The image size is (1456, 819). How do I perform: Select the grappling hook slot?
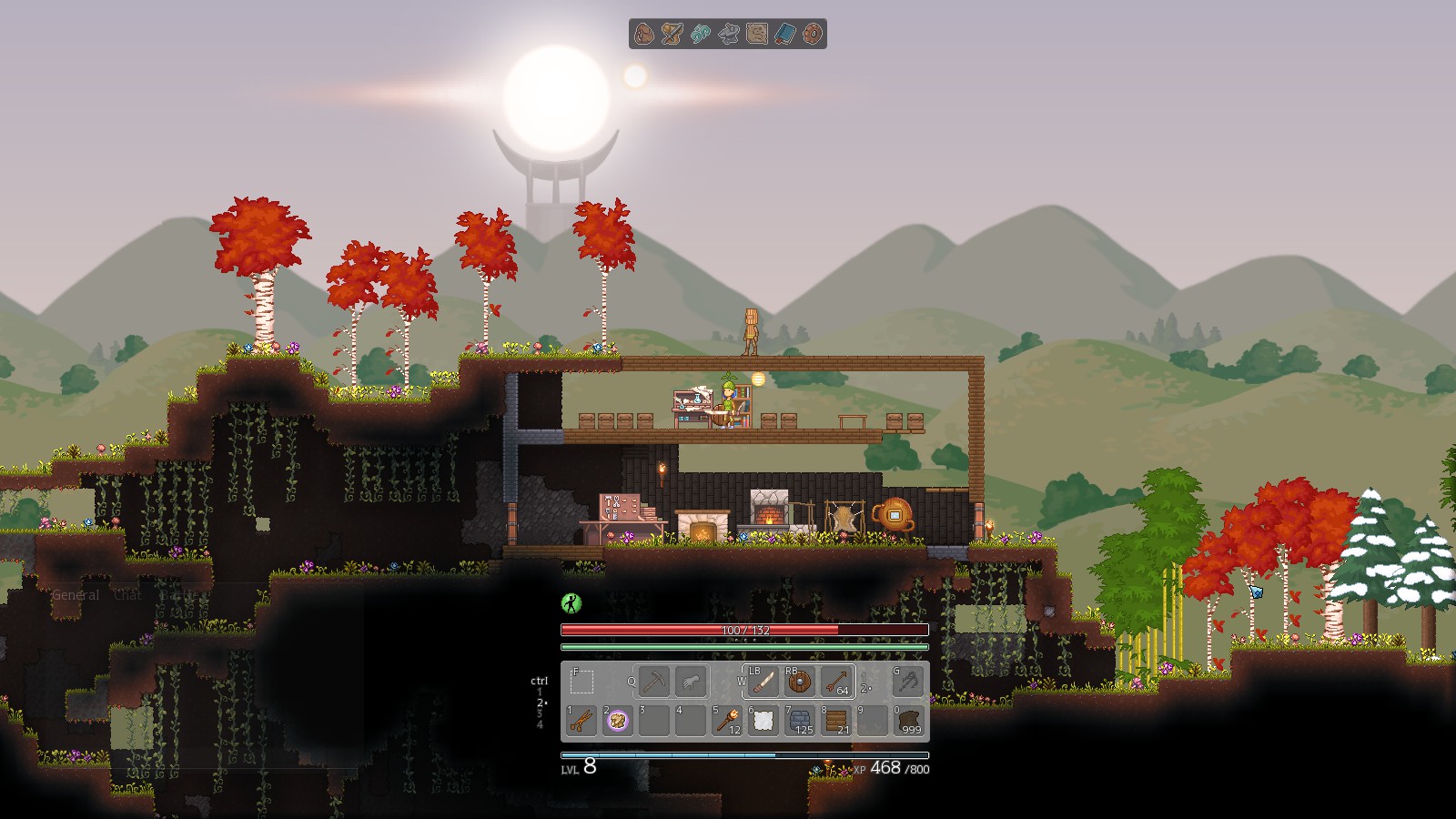[908, 681]
